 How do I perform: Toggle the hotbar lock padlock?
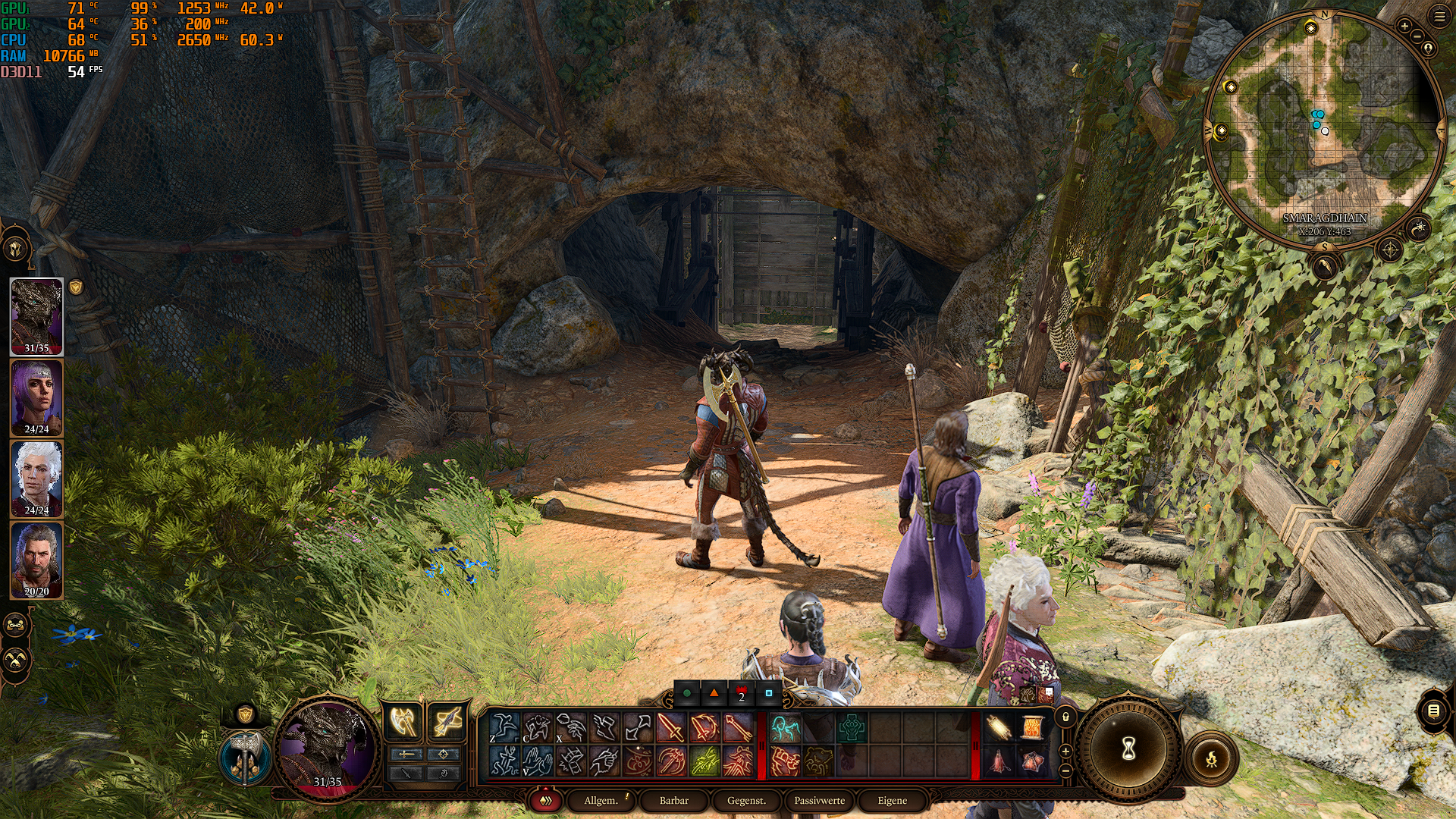pos(1065,717)
